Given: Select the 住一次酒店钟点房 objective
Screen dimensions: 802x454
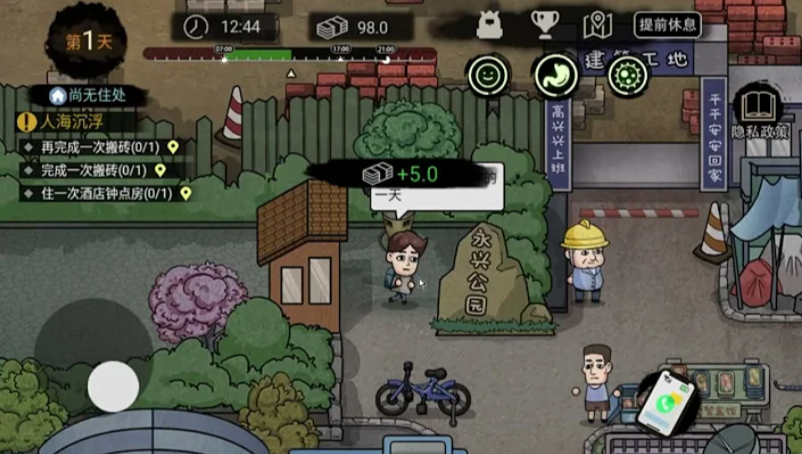Looking at the screenshot, I should (100, 193).
